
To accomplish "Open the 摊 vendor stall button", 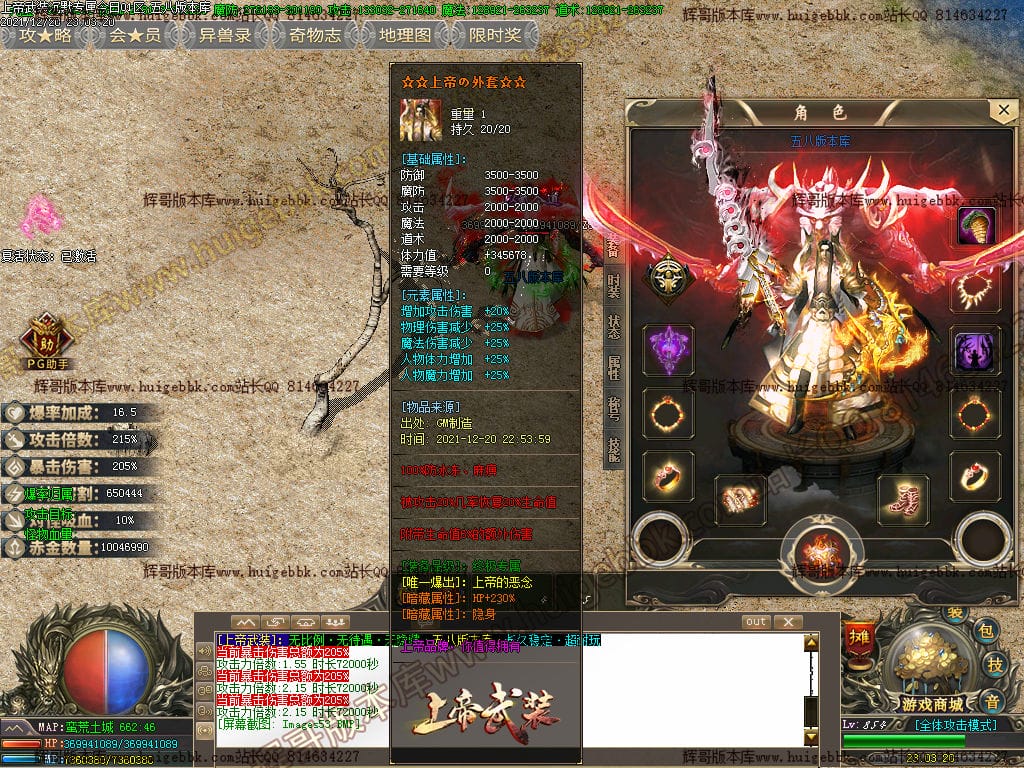I will click(x=858, y=635).
